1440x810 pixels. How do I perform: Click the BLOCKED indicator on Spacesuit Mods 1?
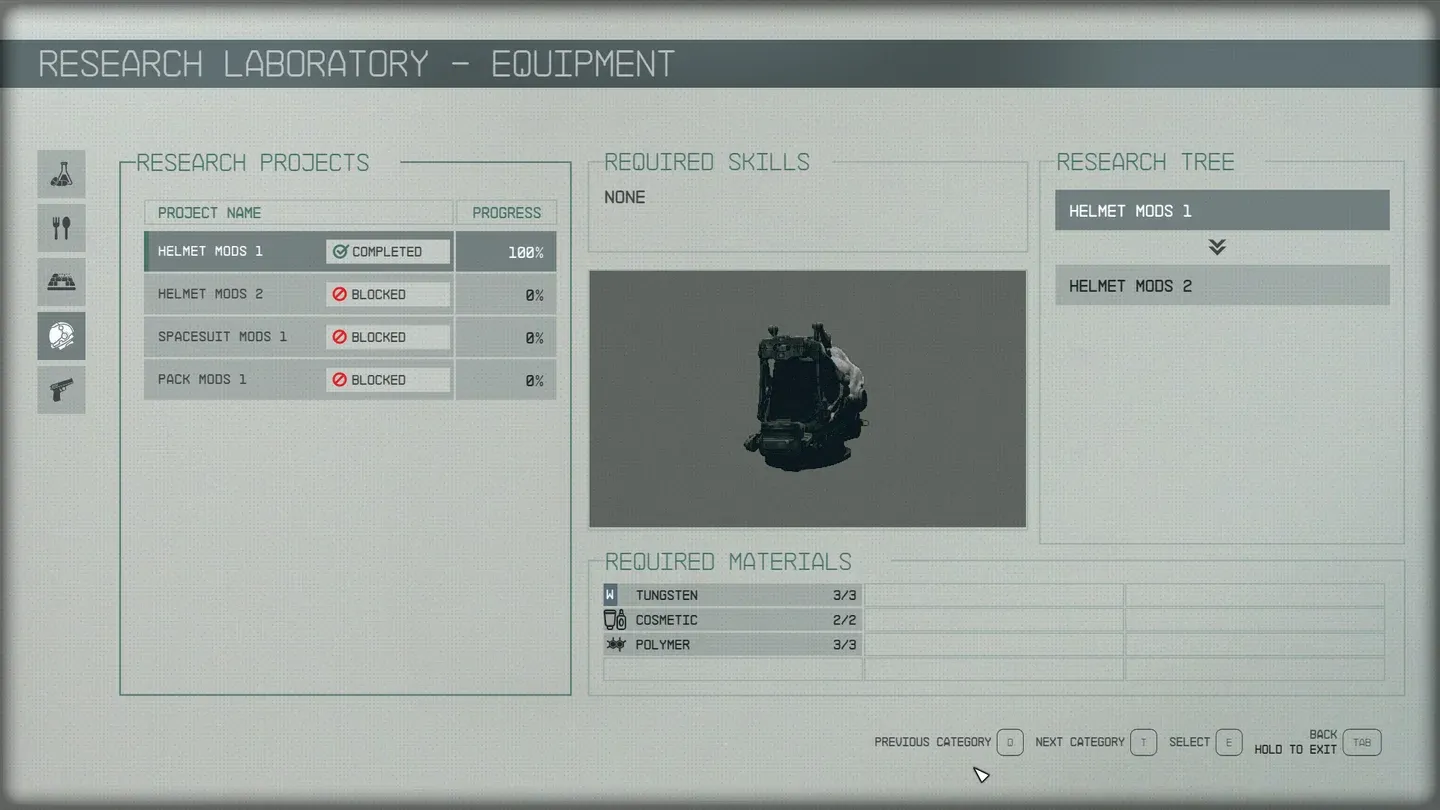(x=387, y=337)
